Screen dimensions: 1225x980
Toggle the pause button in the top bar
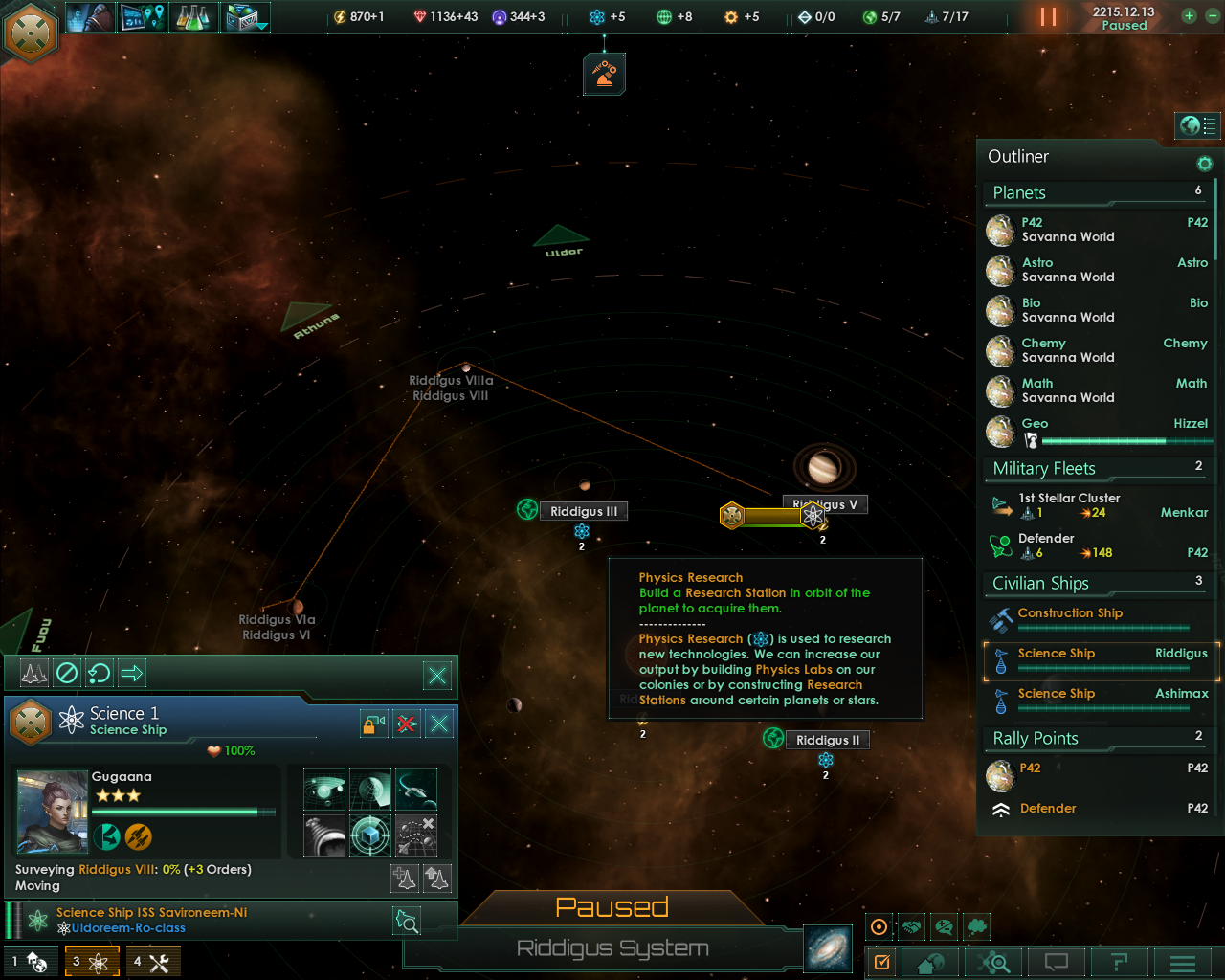[1047, 16]
